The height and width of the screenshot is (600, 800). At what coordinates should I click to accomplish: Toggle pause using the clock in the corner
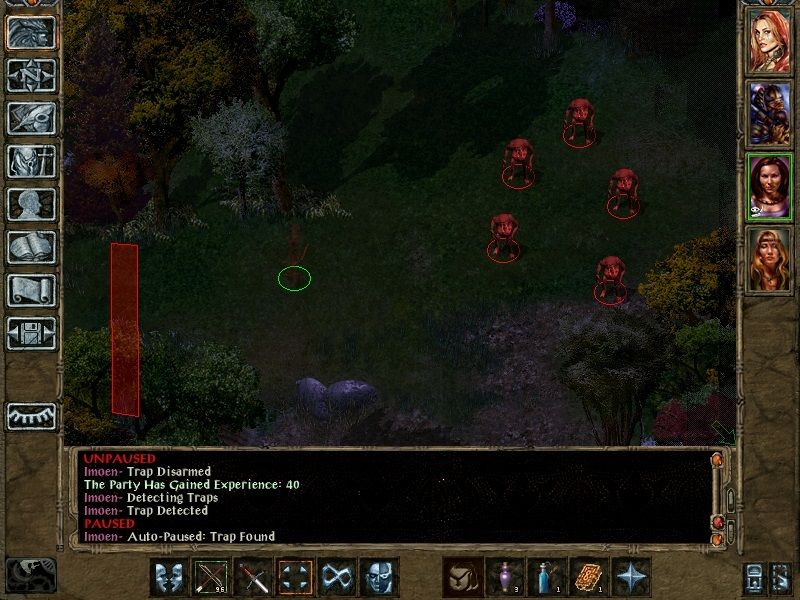point(30,574)
